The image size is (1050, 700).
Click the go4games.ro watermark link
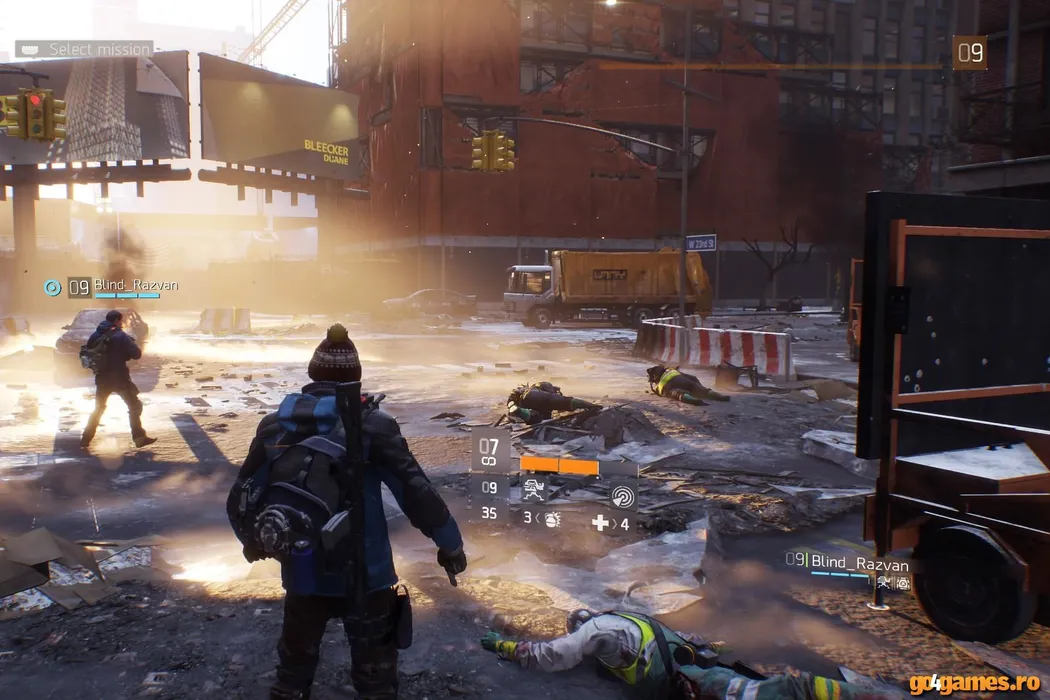point(974,683)
